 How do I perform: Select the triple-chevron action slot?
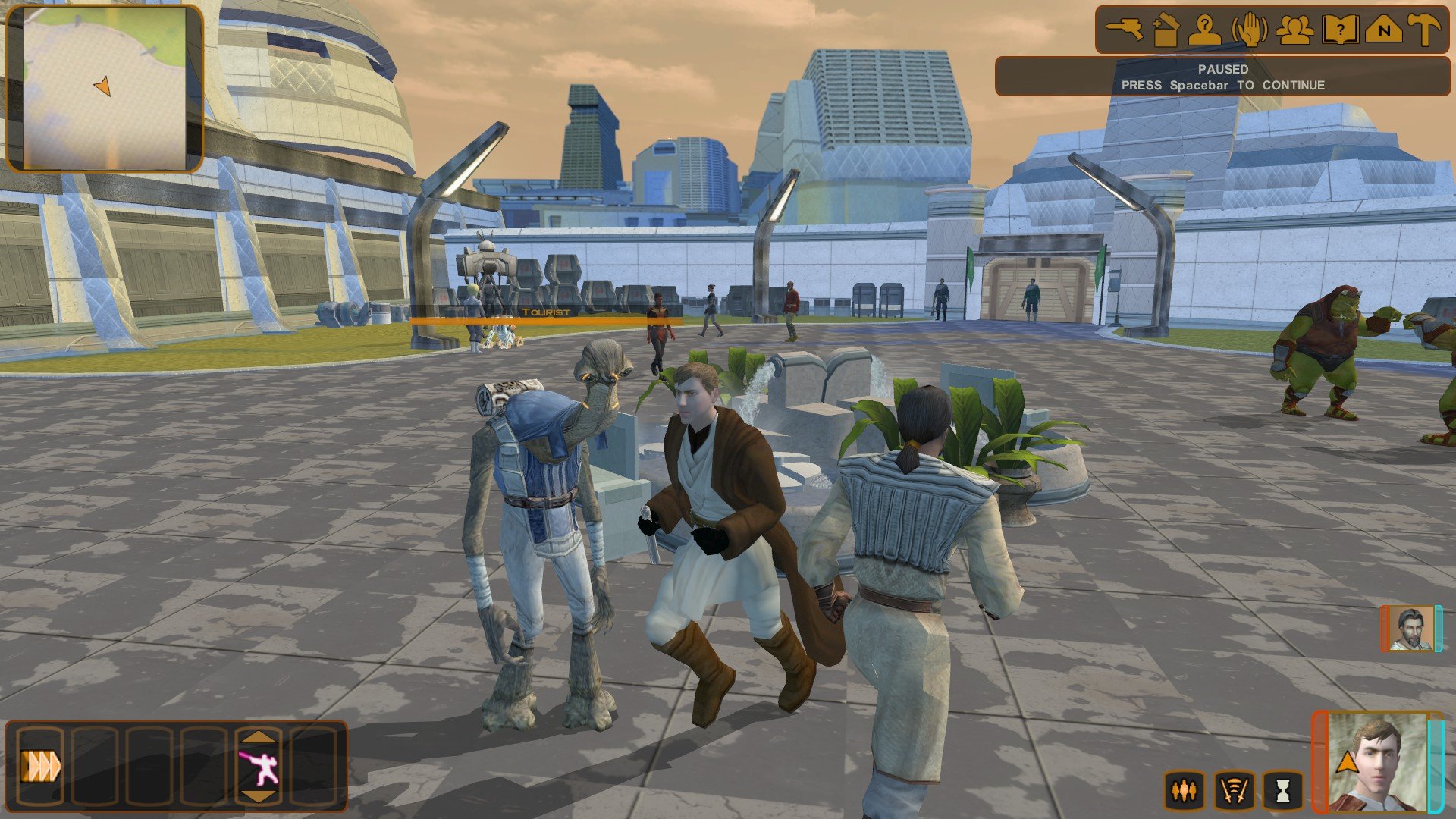[x=40, y=766]
